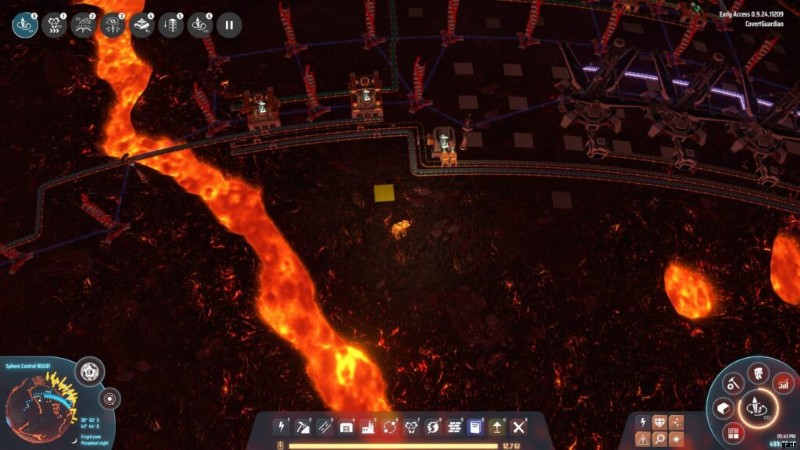
Task: Toggle the diamond resource display icon
Action: 660,421
